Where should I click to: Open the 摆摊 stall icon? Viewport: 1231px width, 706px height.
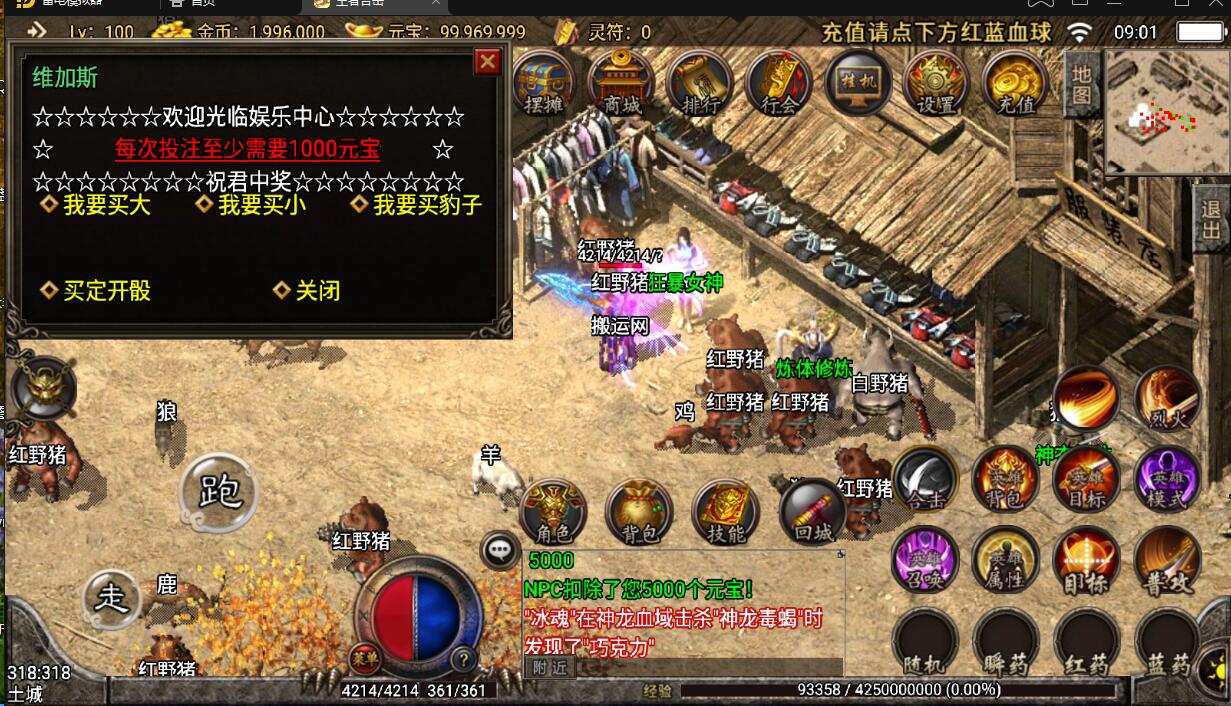[x=544, y=82]
